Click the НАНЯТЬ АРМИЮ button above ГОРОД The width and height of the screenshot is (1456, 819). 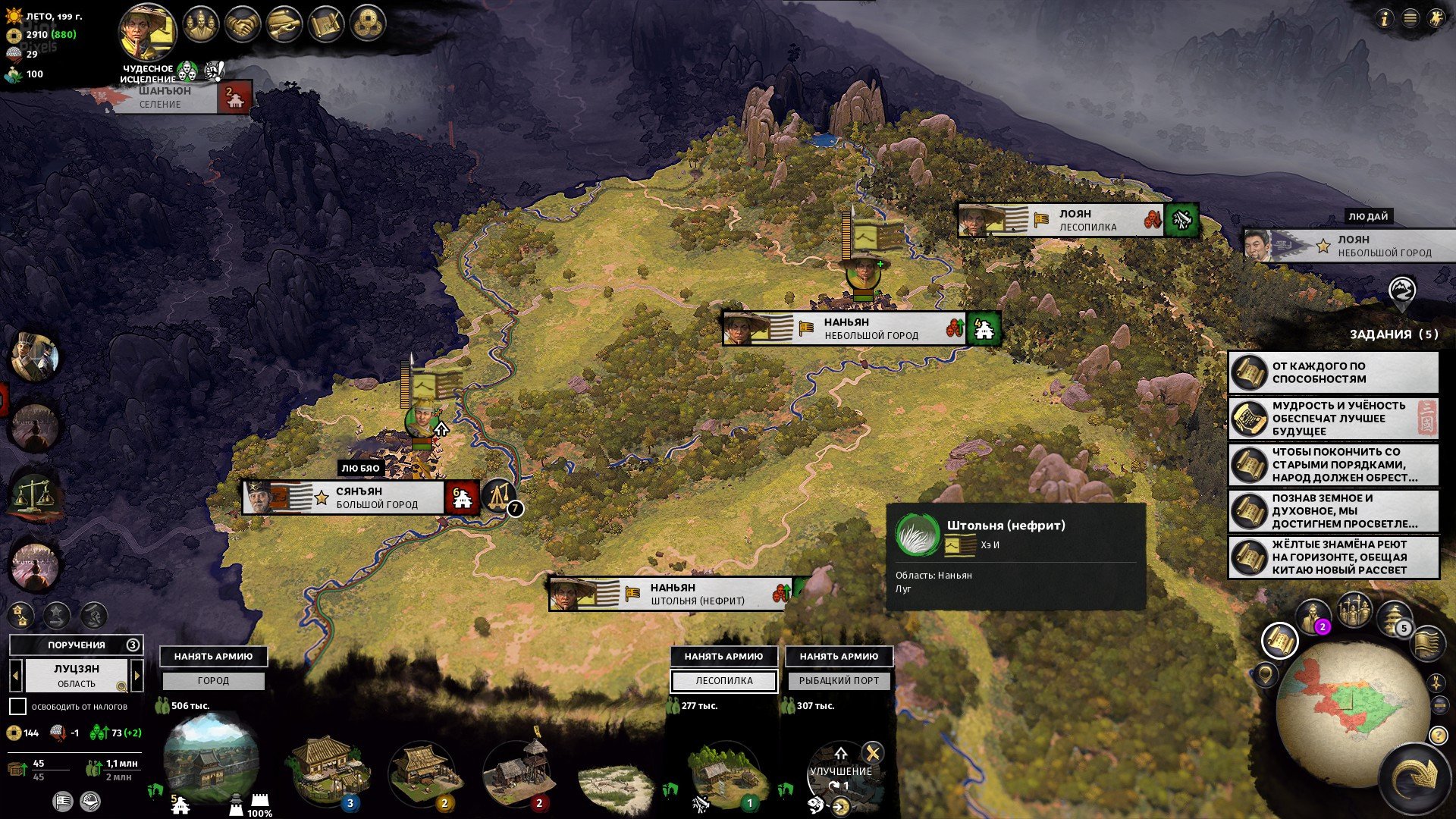click(x=213, y=657)
